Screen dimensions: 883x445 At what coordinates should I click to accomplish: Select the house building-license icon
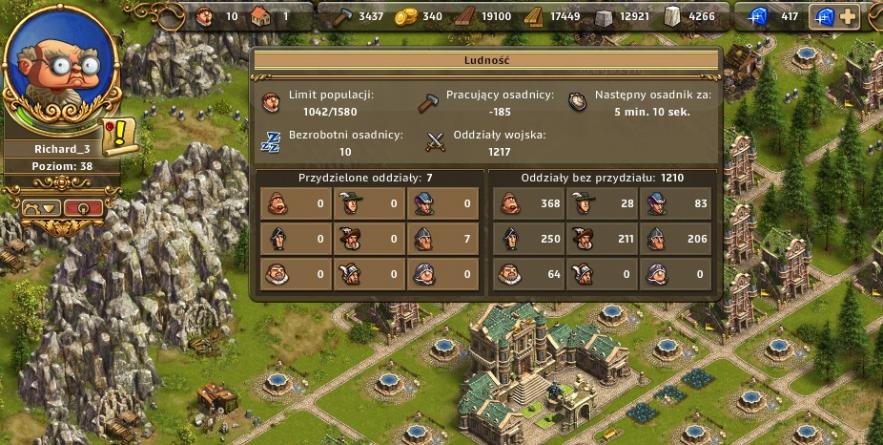261,17
